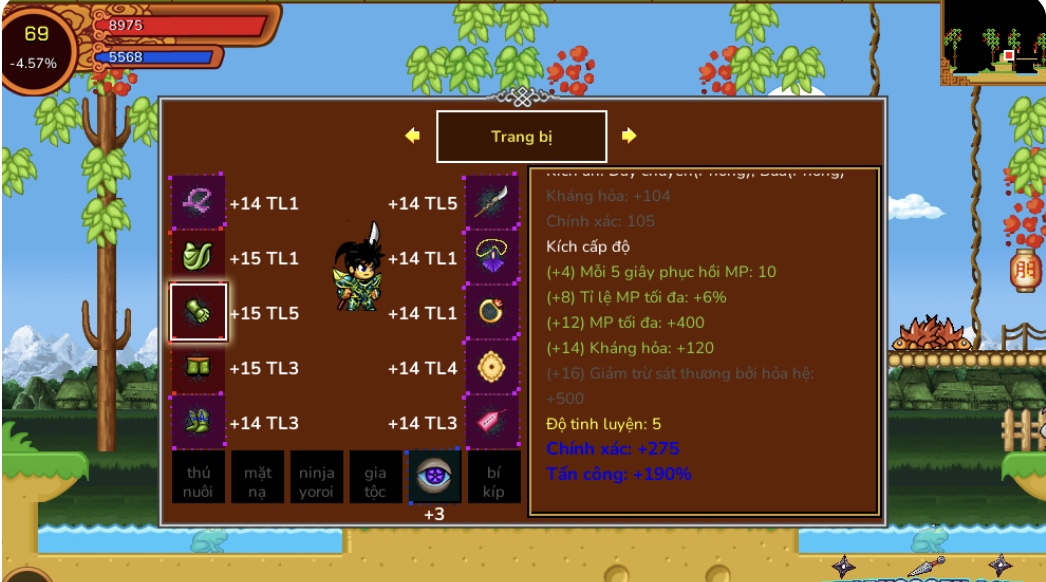
Task: Select the pink headband equipment slot
Action: [197, 203]
